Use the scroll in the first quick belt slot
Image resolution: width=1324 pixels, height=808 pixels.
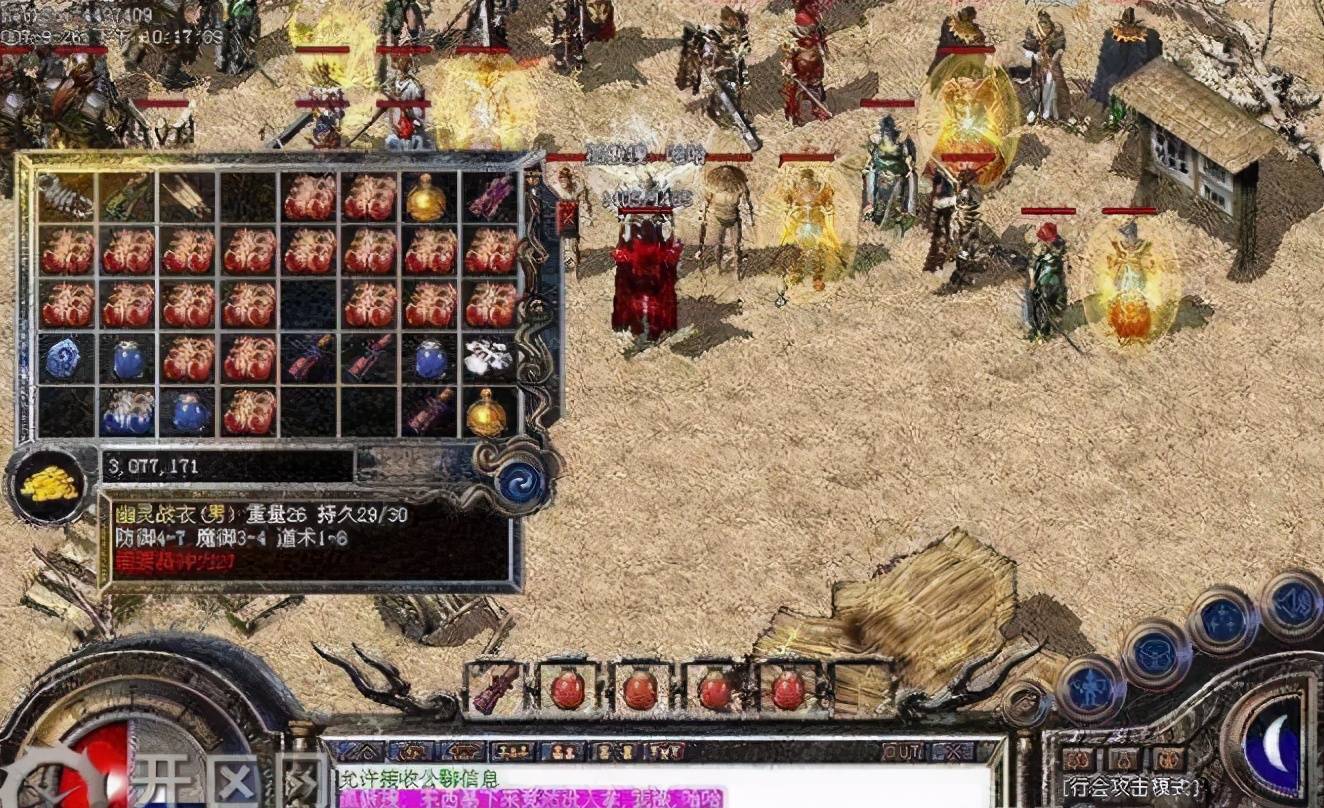point(495,689)
